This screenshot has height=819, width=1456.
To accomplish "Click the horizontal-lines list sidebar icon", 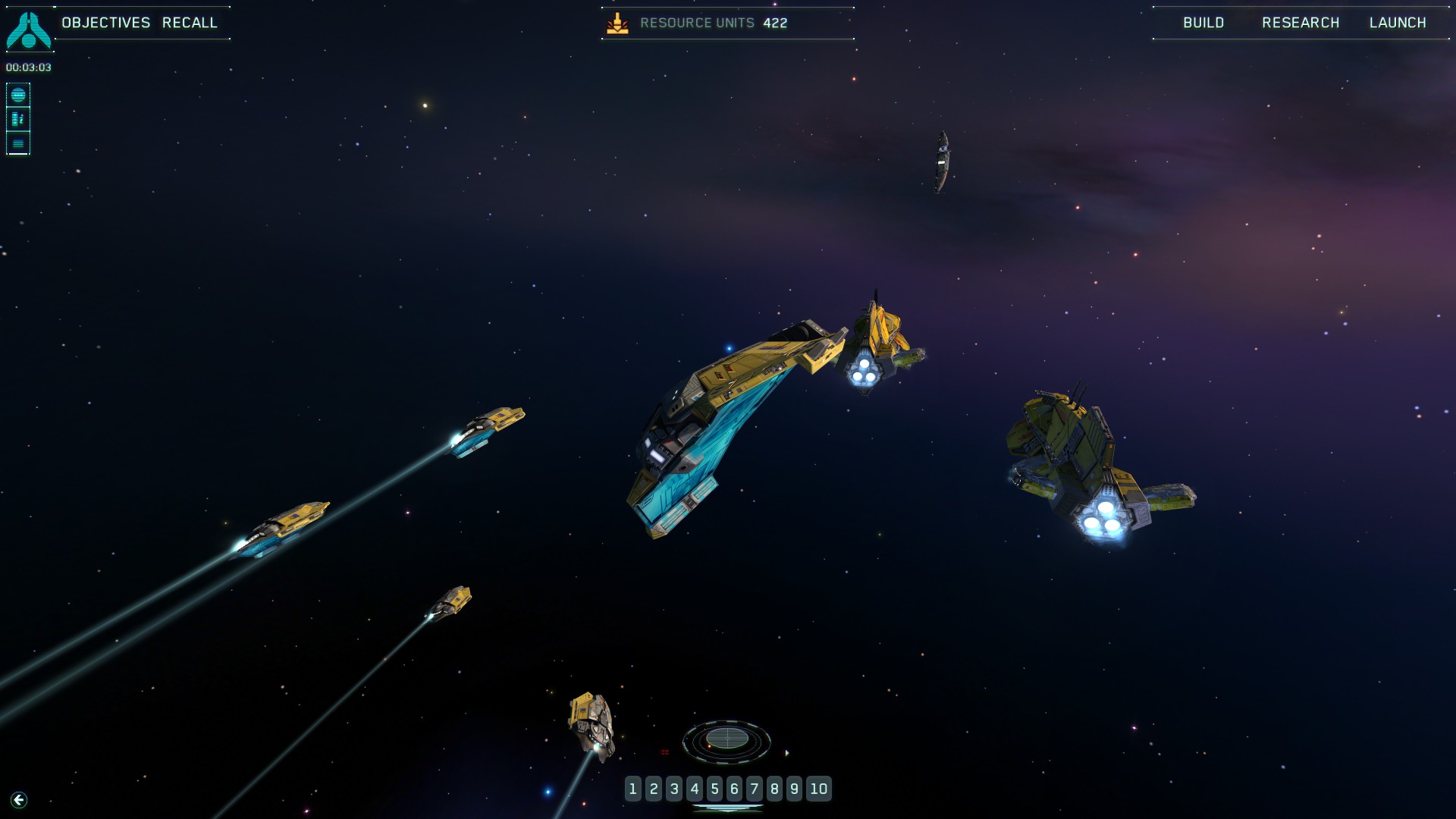I will tap(18, 143).
